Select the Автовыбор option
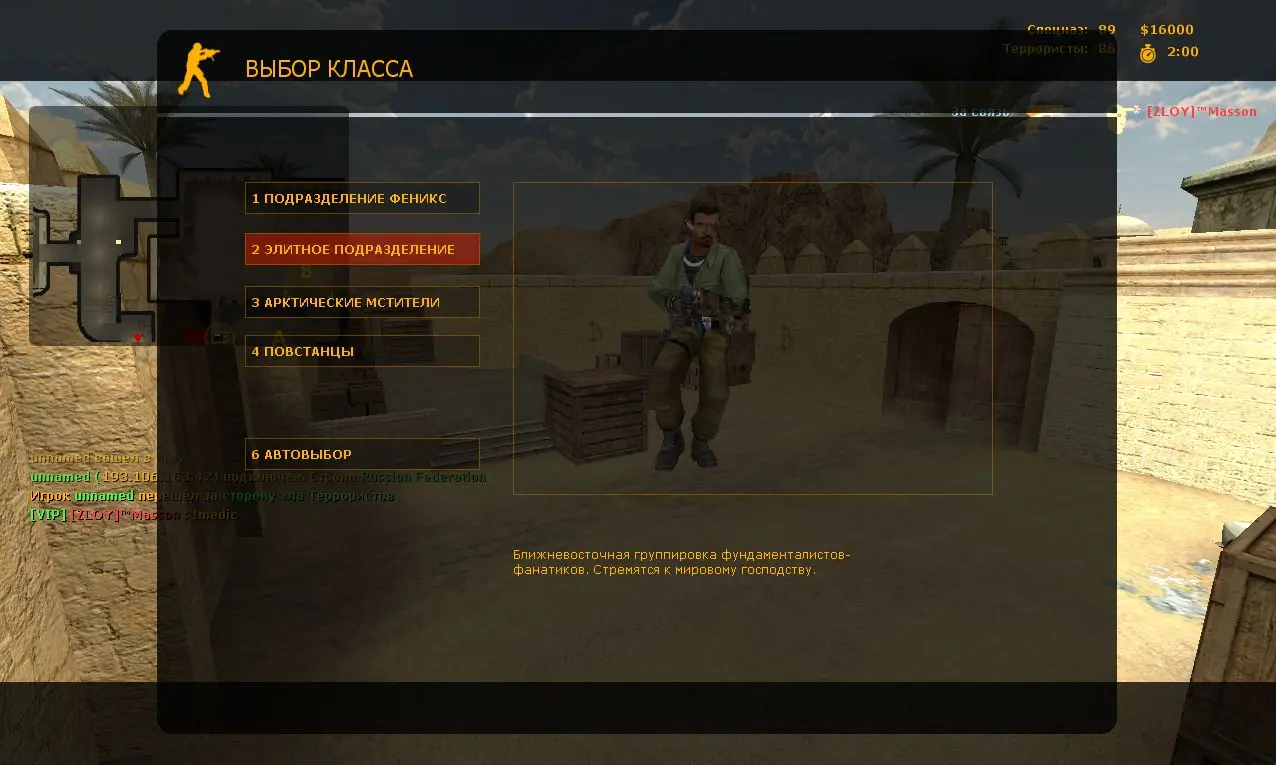 pos(362,454)
